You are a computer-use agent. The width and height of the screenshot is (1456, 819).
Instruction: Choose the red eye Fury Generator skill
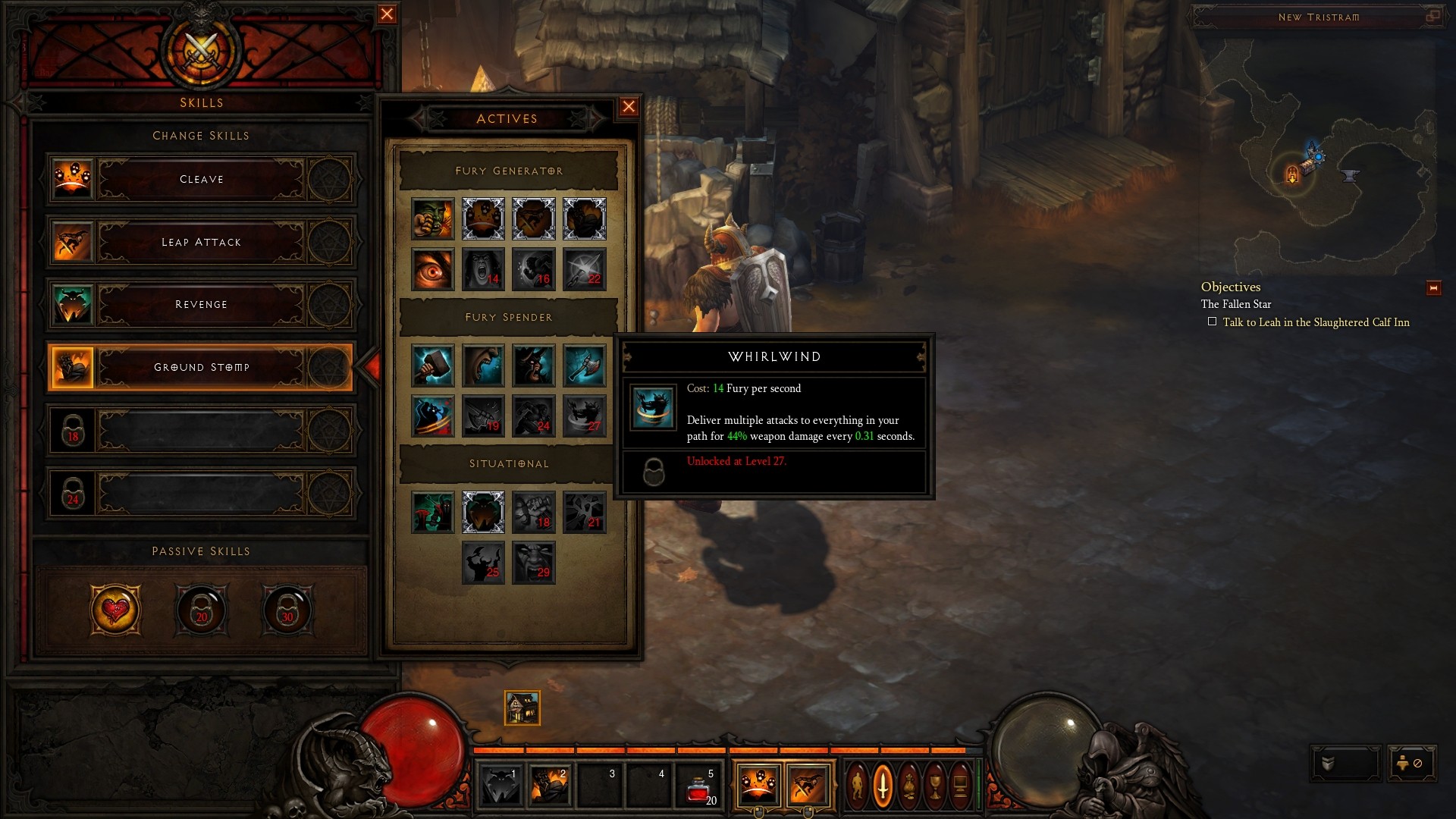click(433, 269)
